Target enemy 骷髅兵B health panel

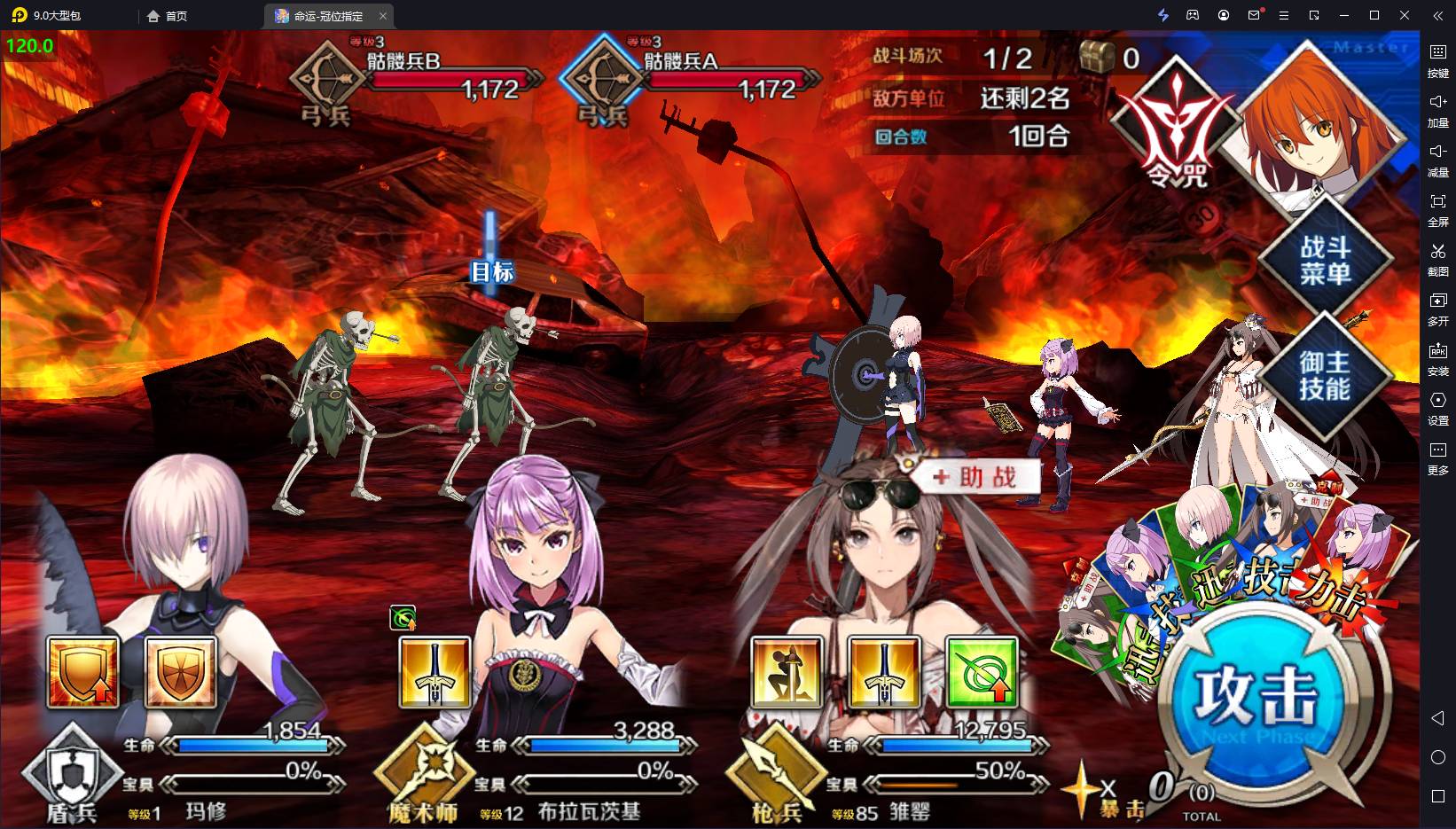[415, 78]
